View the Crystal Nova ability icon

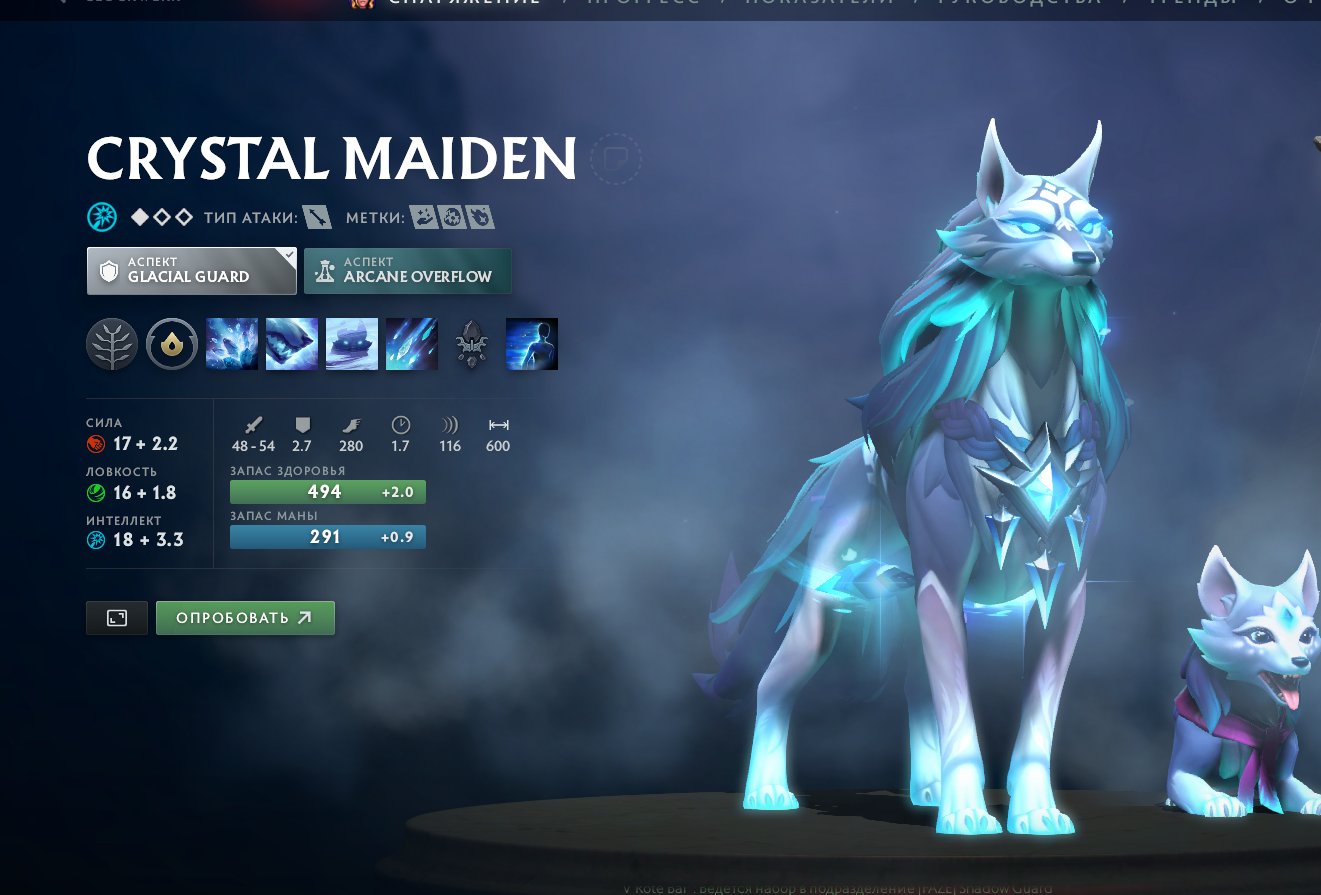232,343
